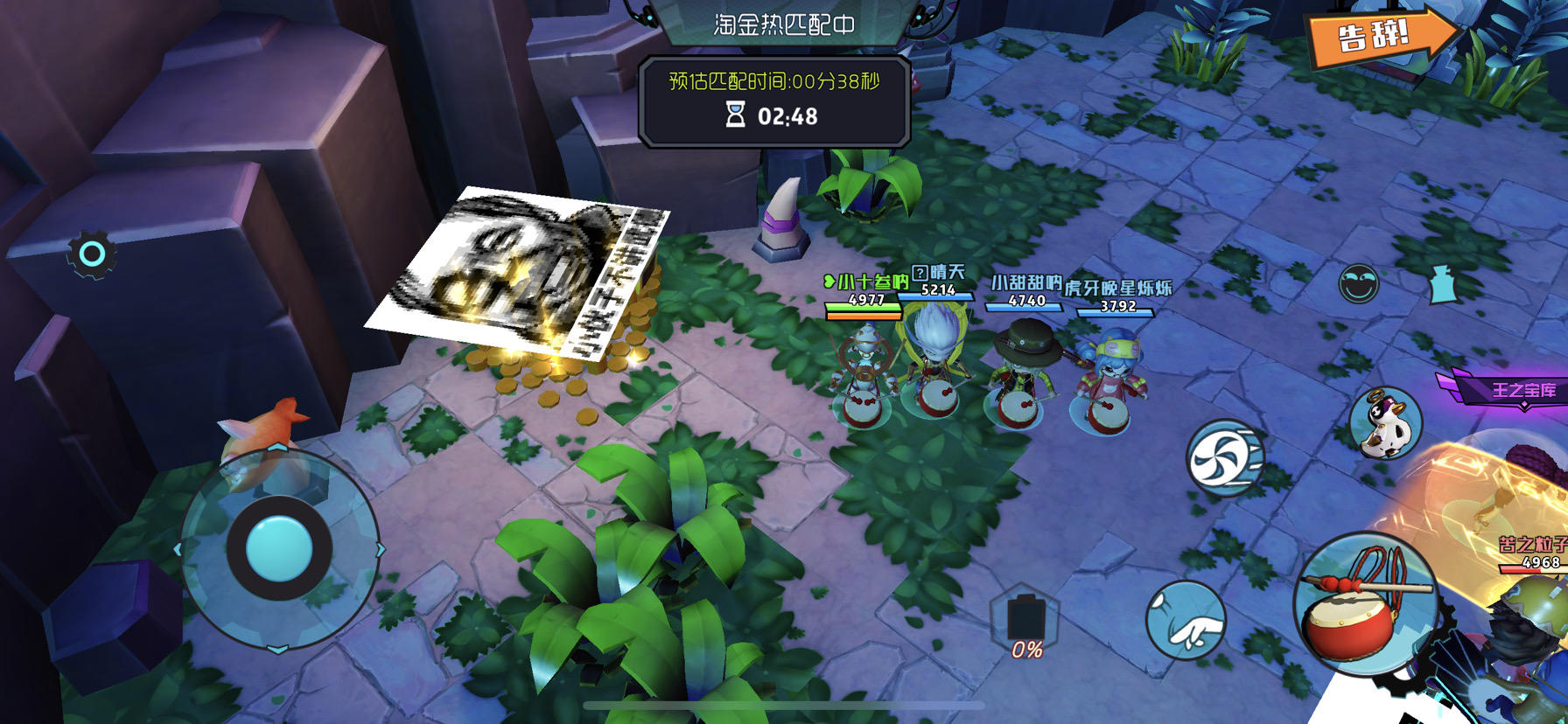Click 小甜甜呐's name label
The width and height of the screenshot is (1568, 724).
pos(1025,283)
